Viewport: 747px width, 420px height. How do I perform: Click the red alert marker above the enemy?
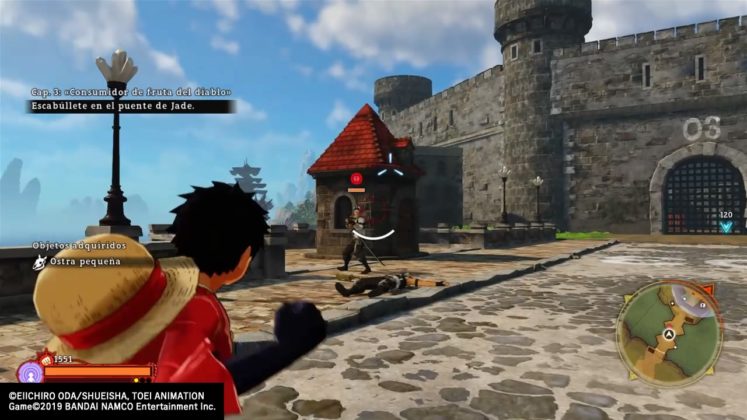355,179
